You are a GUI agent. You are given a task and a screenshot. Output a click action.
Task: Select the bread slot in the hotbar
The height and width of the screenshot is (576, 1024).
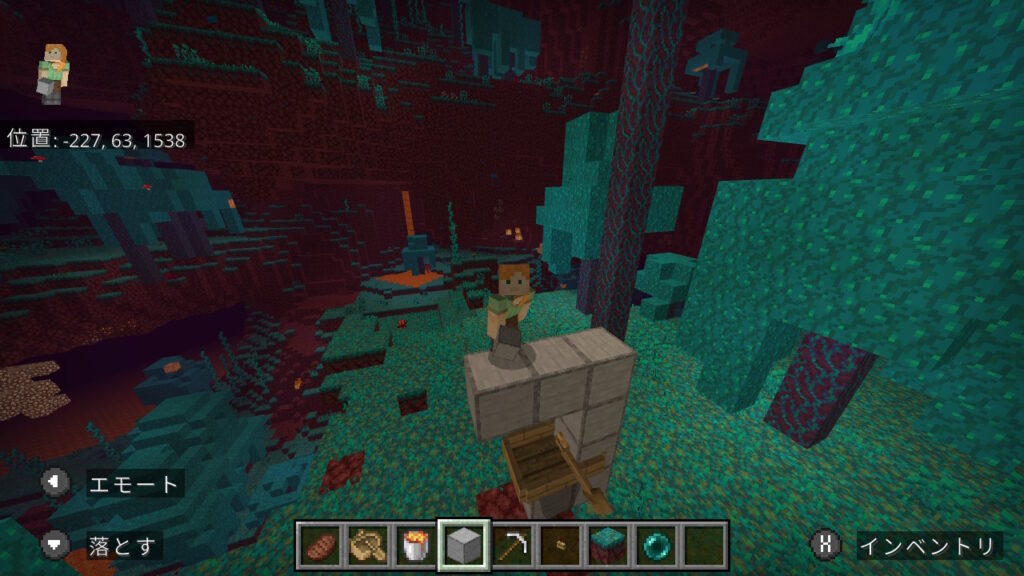(320, 546)
